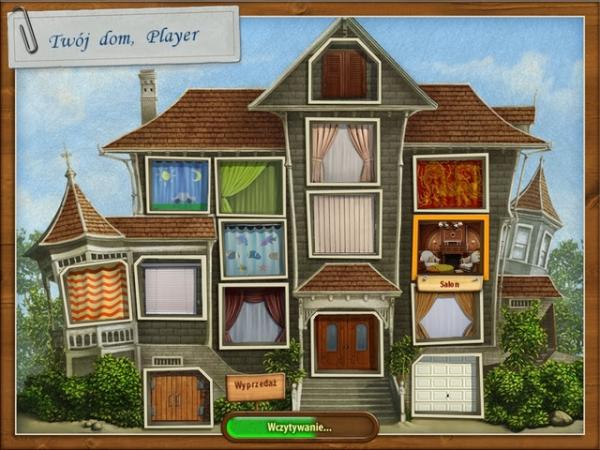Select the orange wavy striped tower room
600x450 pixels.
[x=97, y=293]
